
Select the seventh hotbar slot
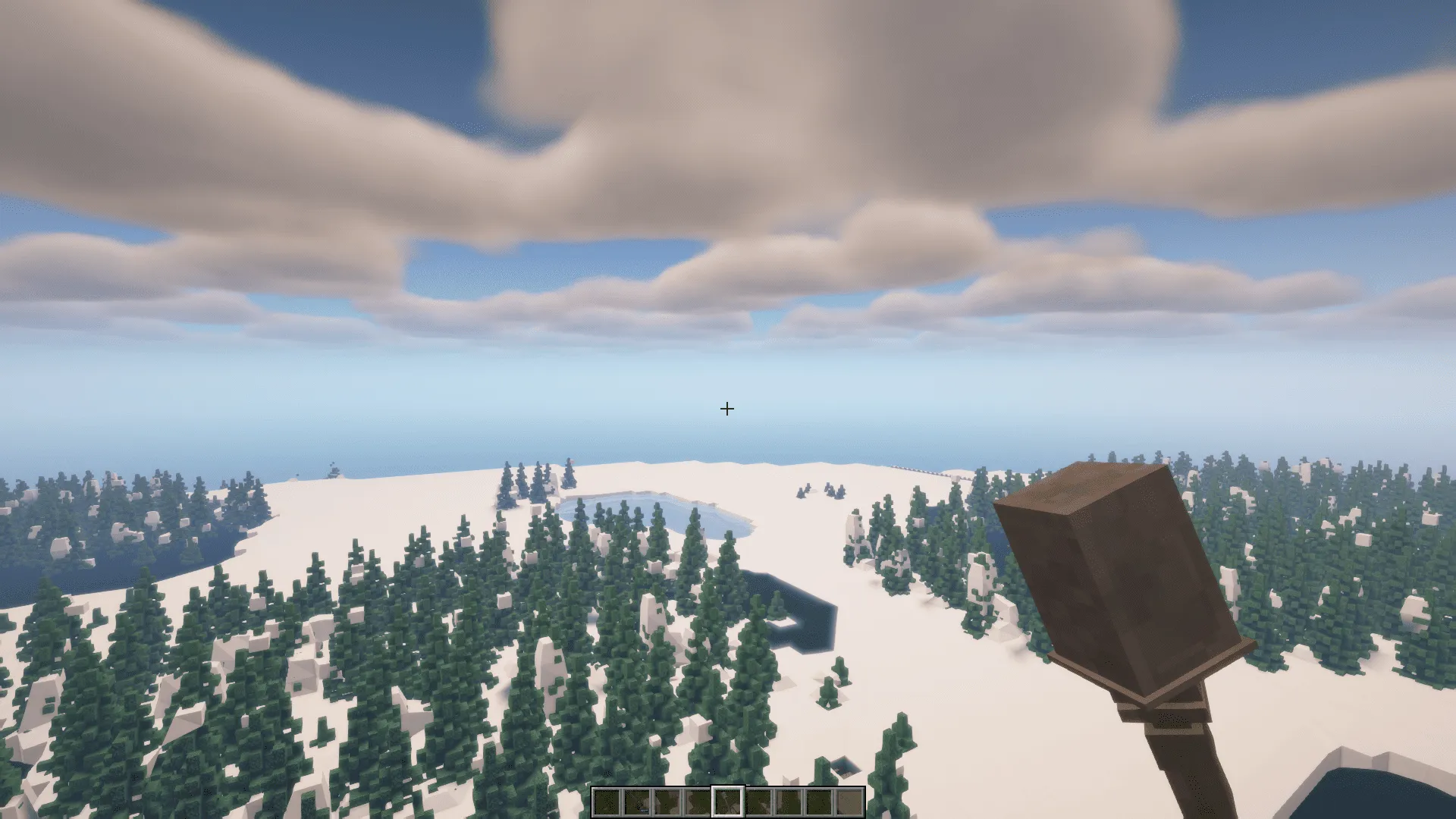(x=789, y=802)
